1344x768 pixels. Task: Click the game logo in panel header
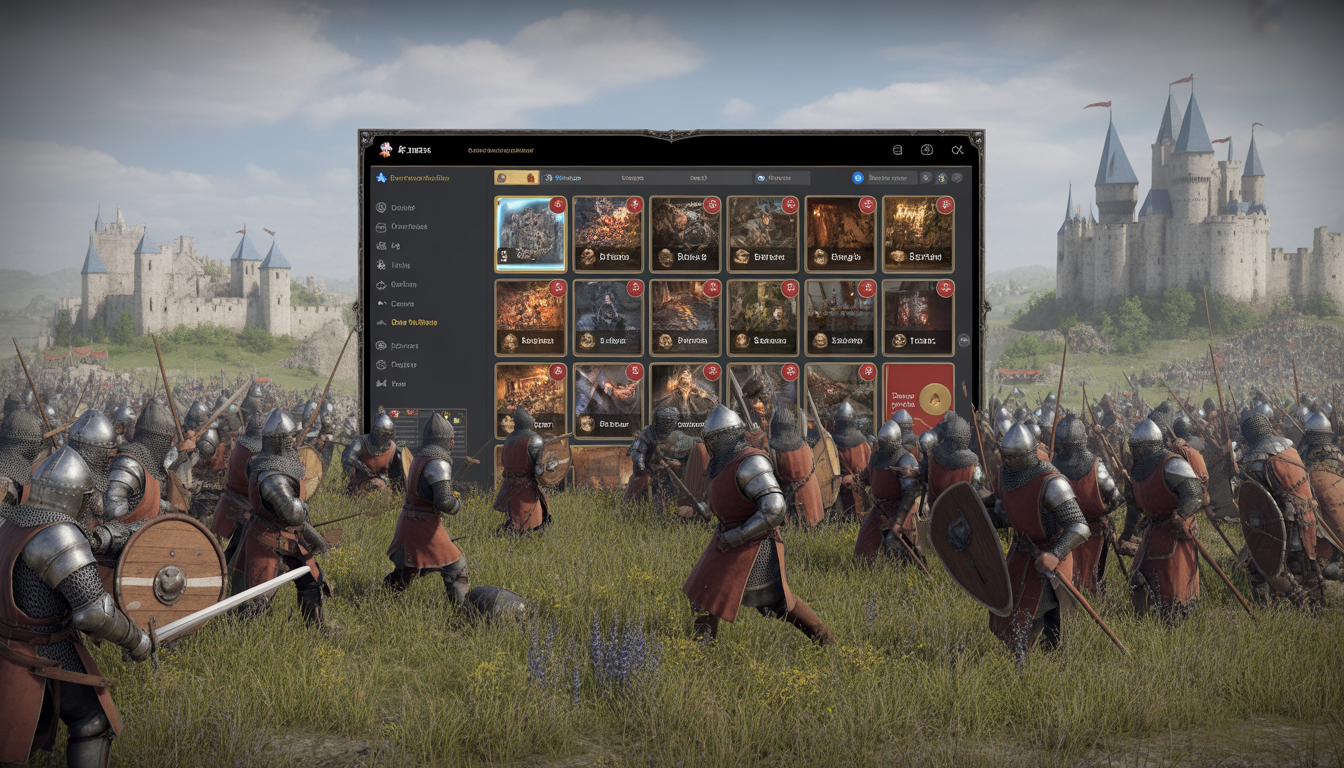tap(386, 150)
